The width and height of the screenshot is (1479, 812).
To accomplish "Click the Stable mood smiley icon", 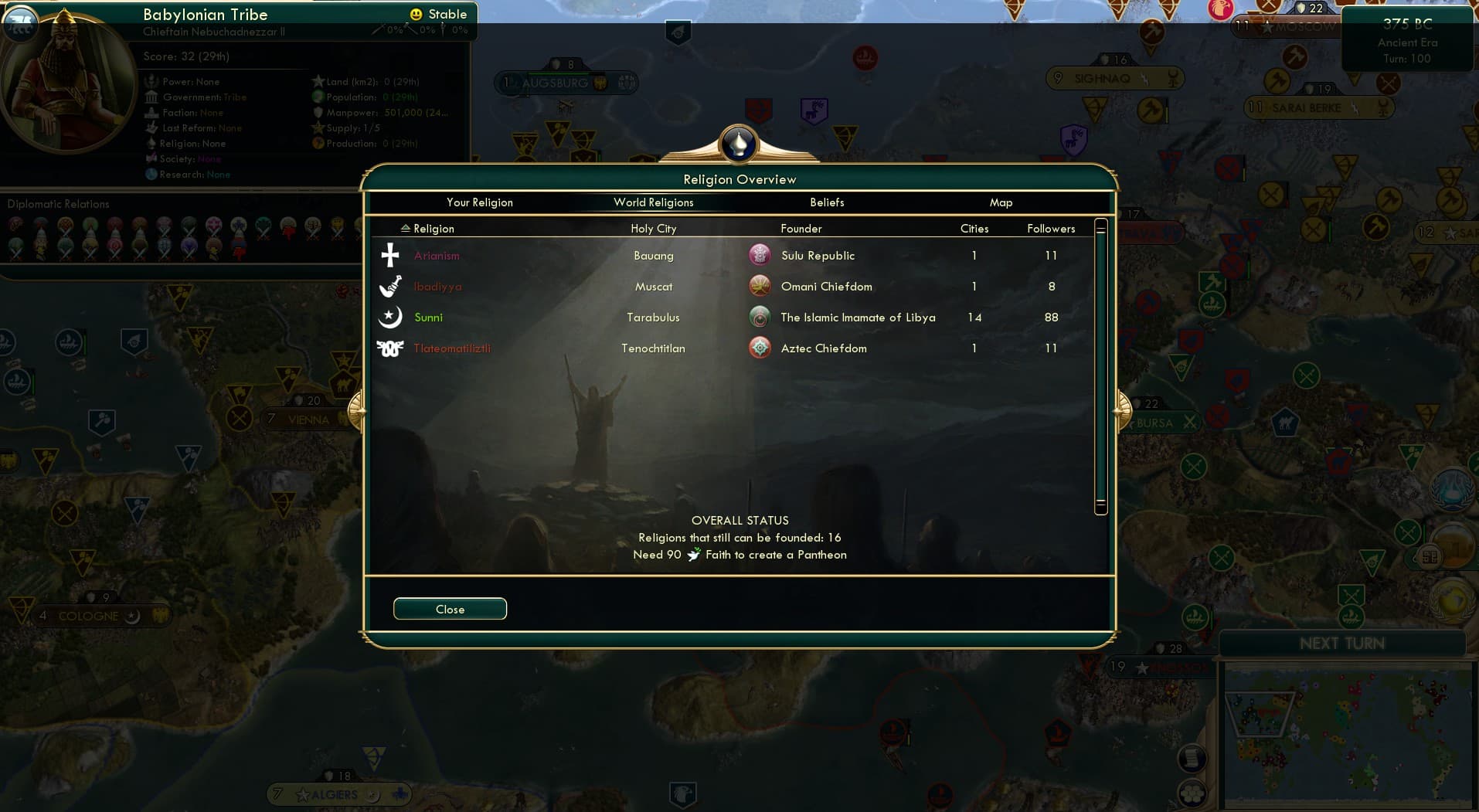I will point(416,13).
